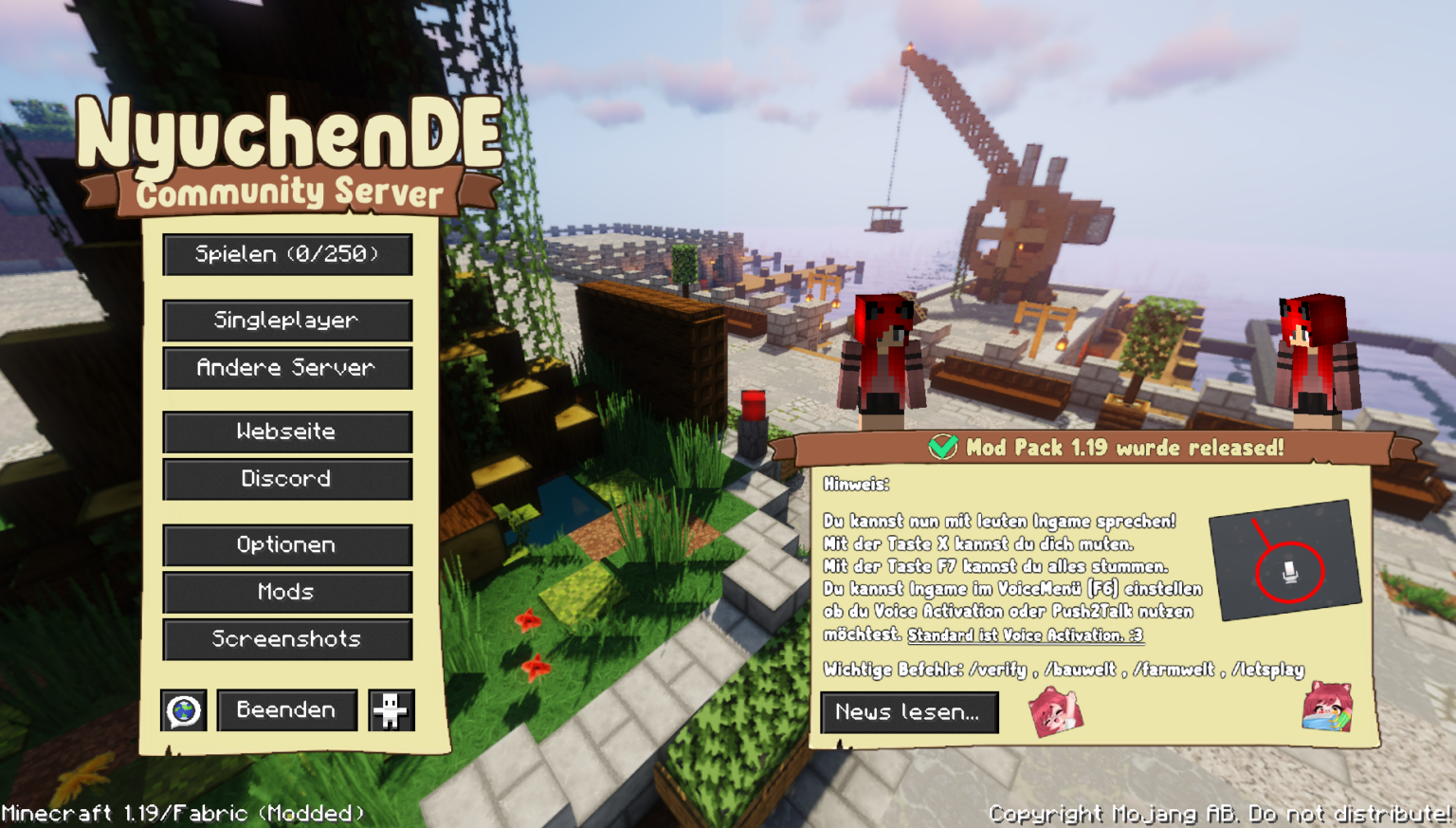Select the left red-haired player character model

884,360
